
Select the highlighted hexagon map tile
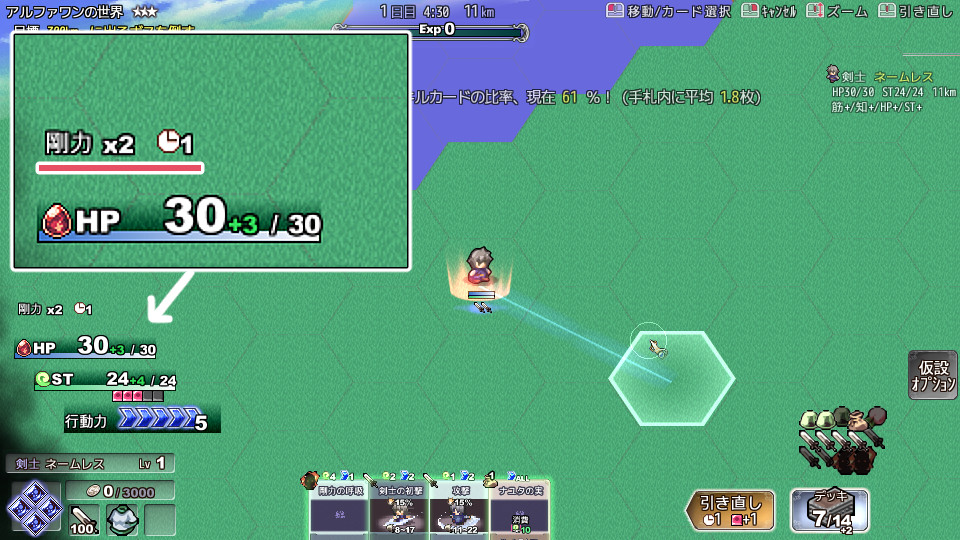(x=672, y=378)
